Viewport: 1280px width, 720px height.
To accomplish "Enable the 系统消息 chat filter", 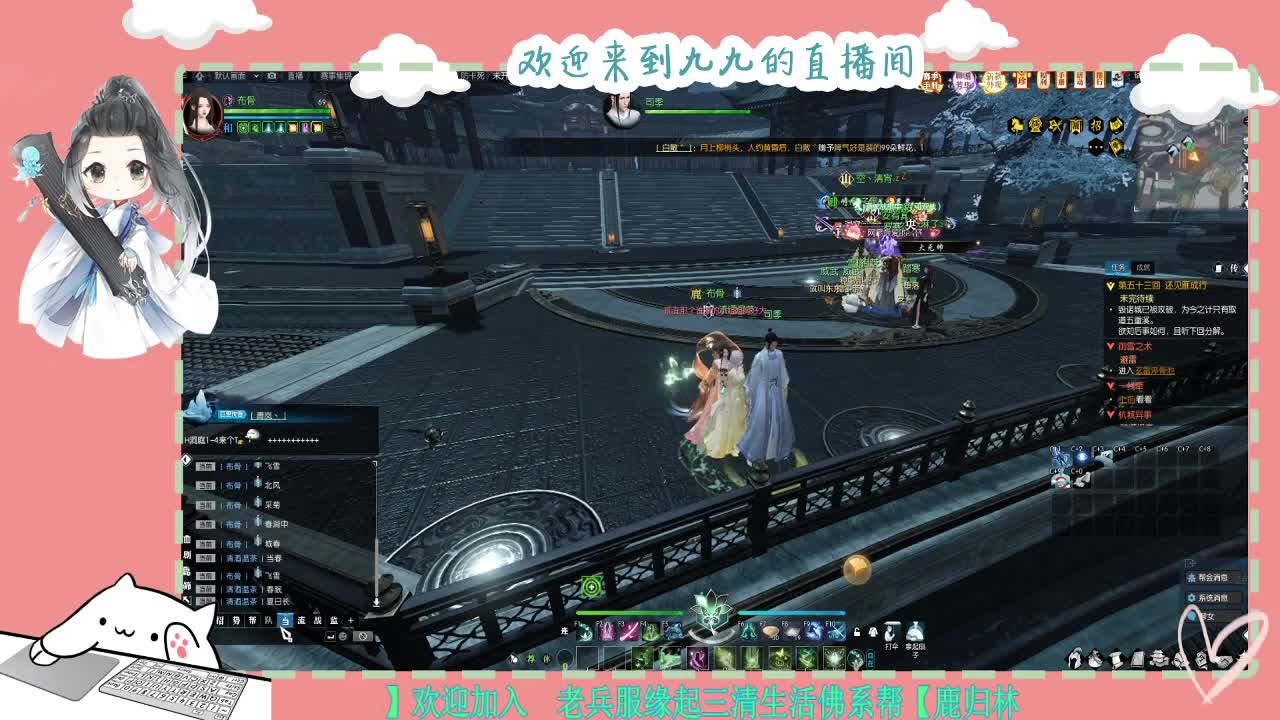I will point(1213,598).
